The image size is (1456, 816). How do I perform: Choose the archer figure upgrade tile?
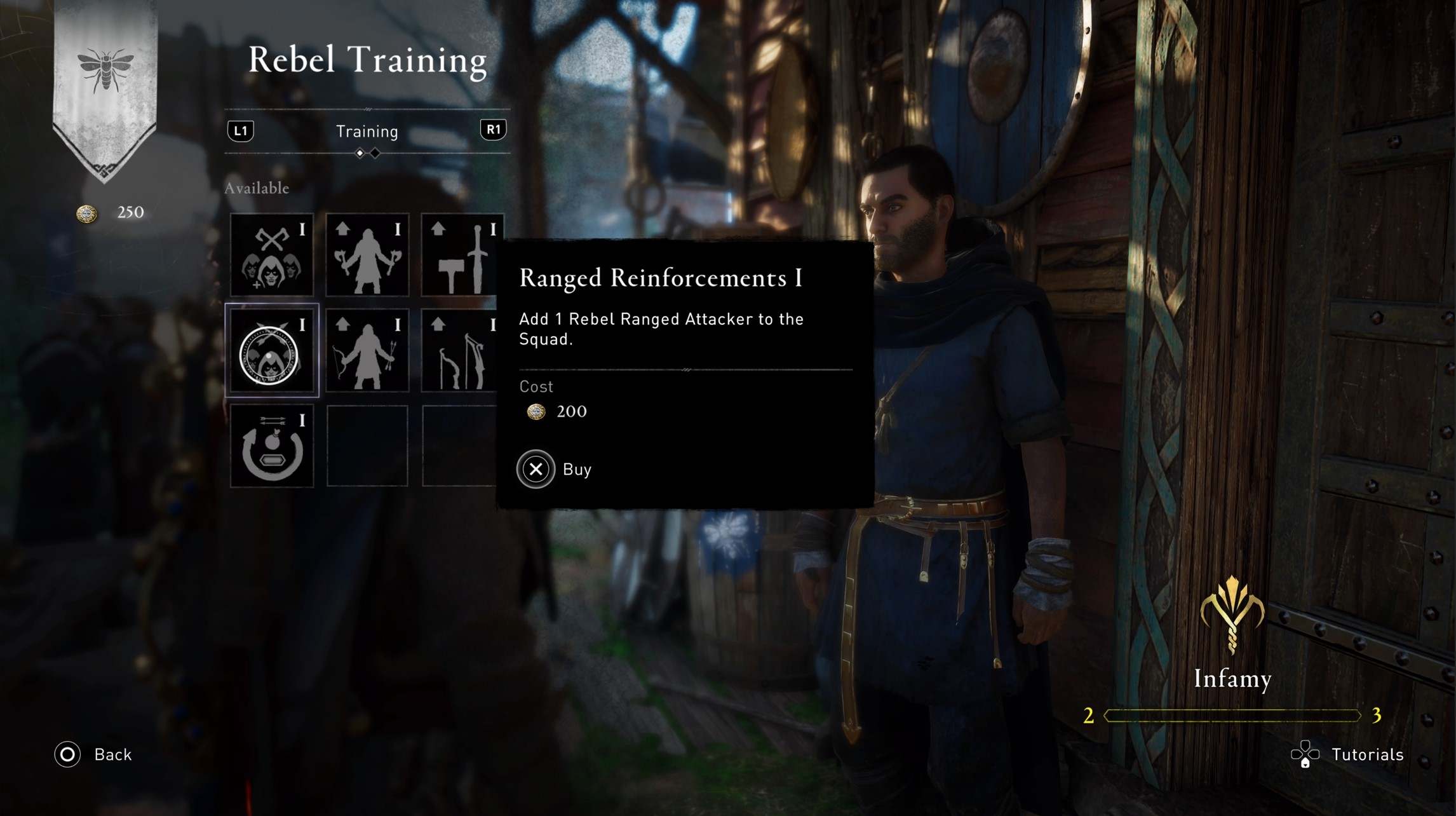tap(367, 351)
